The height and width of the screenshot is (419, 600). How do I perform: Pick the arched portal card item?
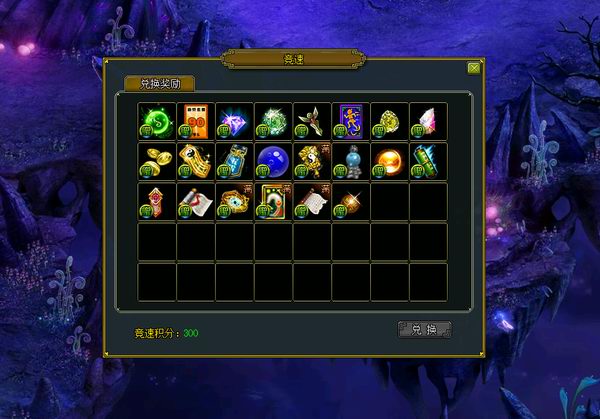click(x=272, y=200)
